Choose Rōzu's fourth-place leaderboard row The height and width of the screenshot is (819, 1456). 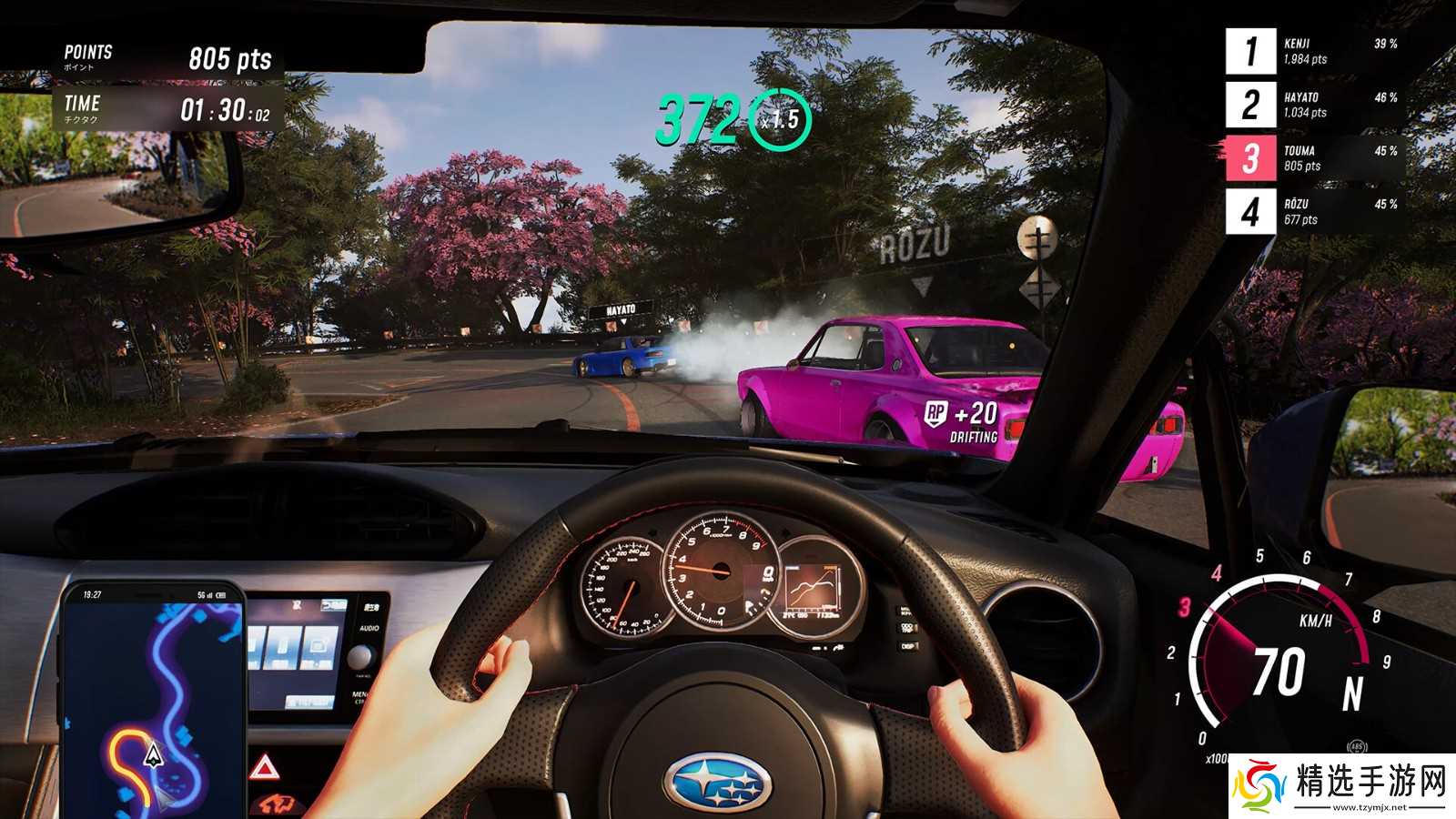pyautogui.click(x=1315, y=212)
